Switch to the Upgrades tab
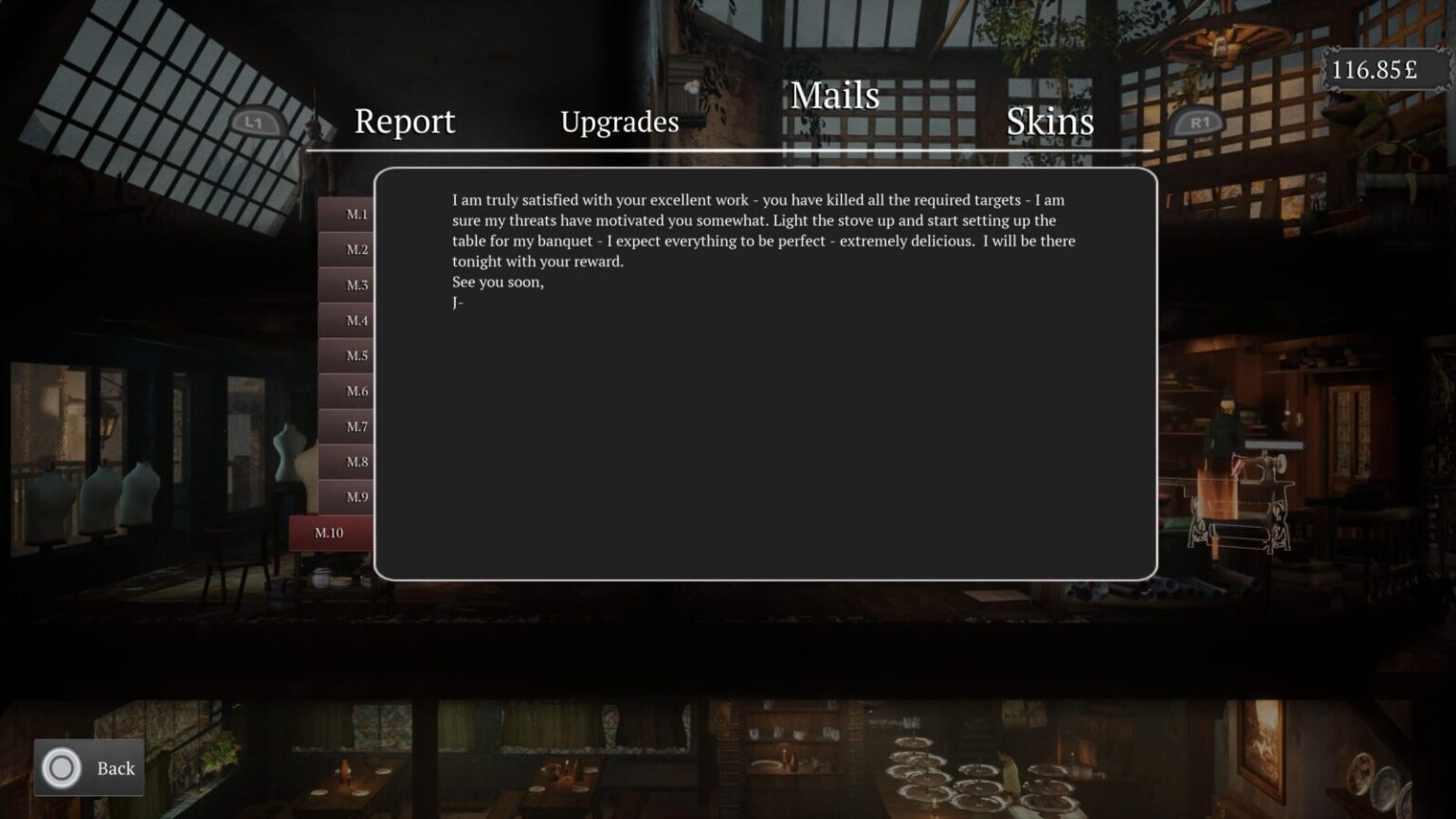The width and height of the screenshot is (1456, 819). (x=620, y=122)
